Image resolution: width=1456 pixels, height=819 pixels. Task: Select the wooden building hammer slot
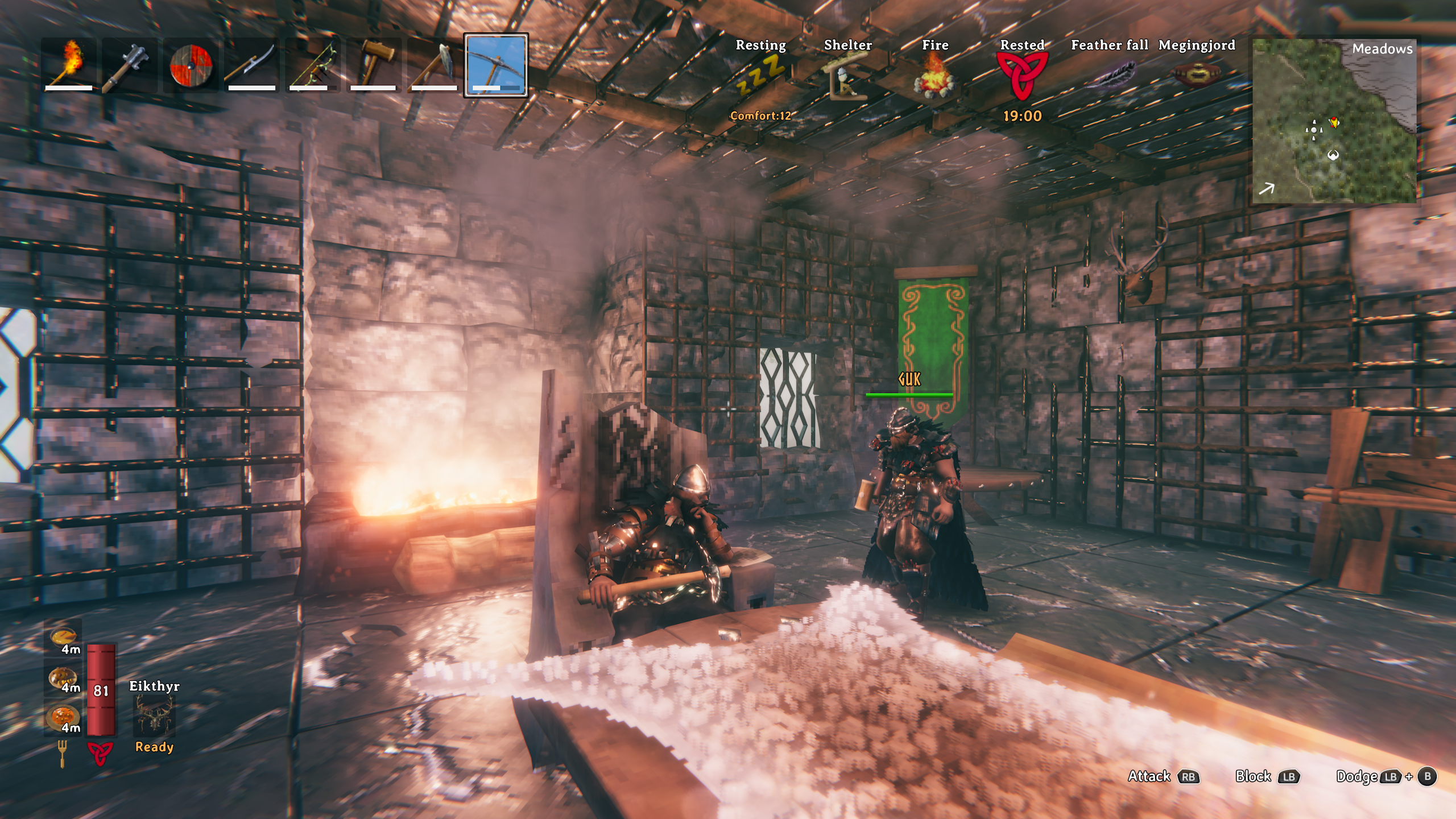tap(374, 65)
